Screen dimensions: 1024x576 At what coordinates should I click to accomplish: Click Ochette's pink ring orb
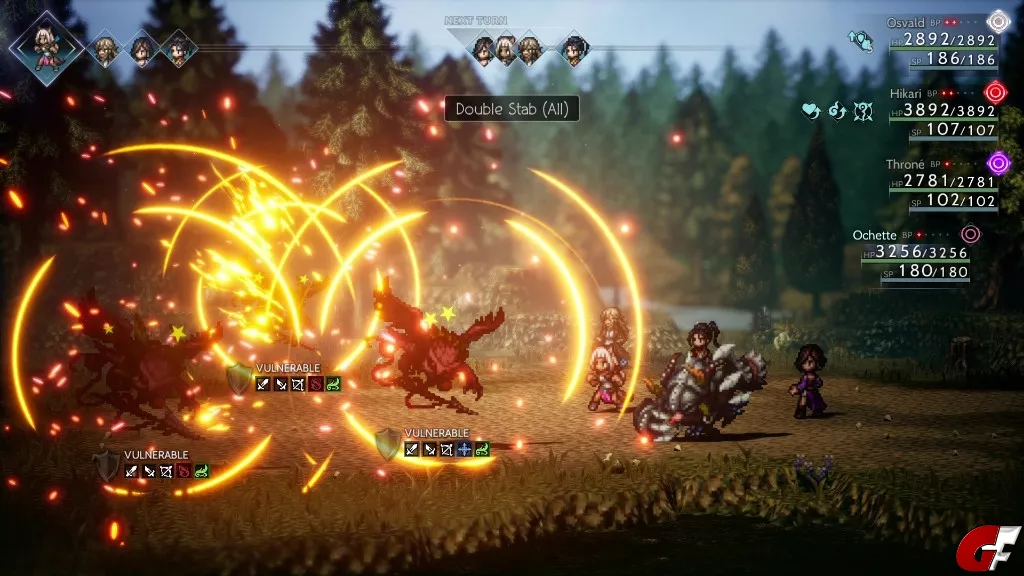[x=970, y=234]
